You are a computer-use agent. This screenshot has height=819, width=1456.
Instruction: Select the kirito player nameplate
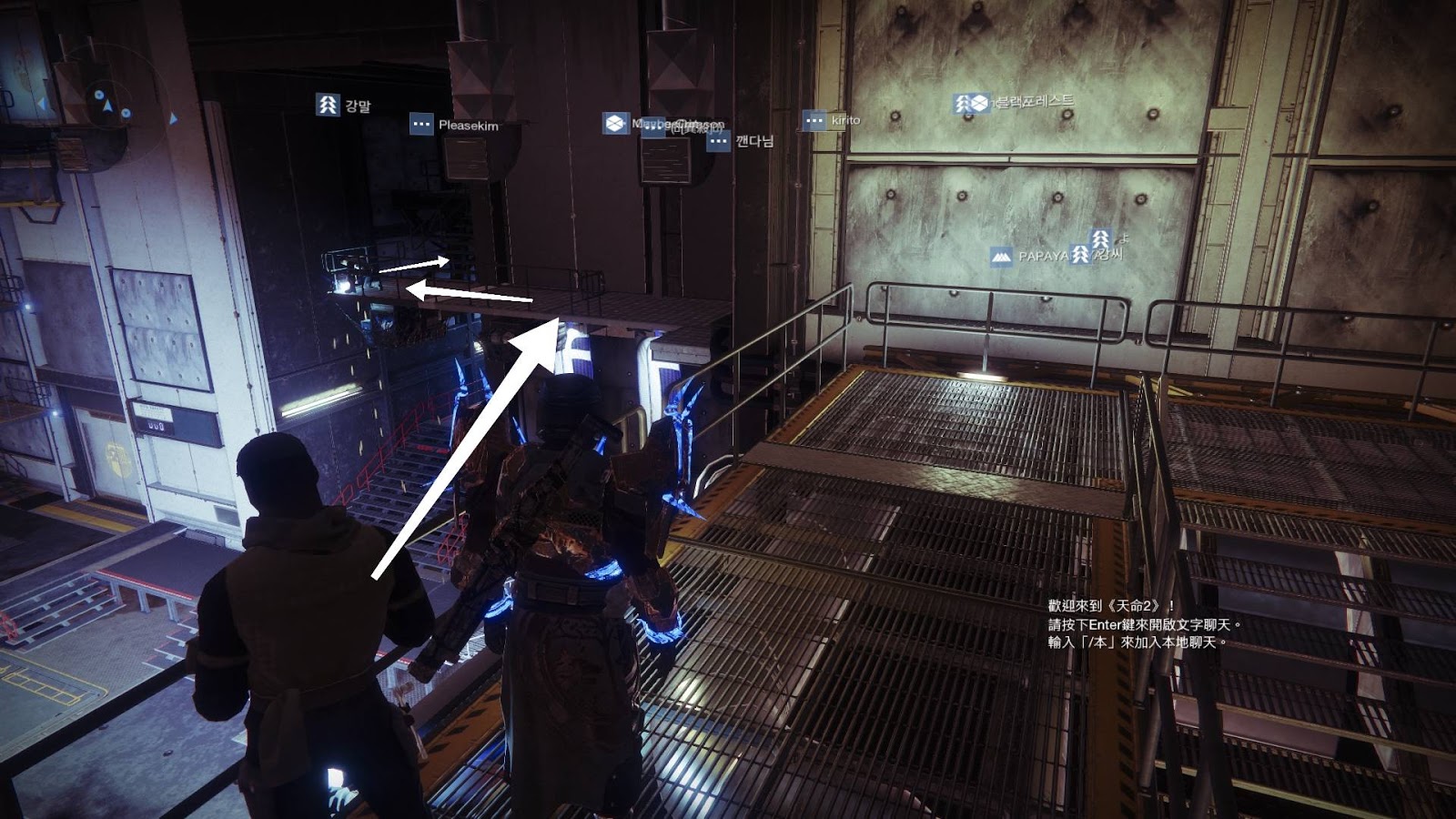coord(832,120)
